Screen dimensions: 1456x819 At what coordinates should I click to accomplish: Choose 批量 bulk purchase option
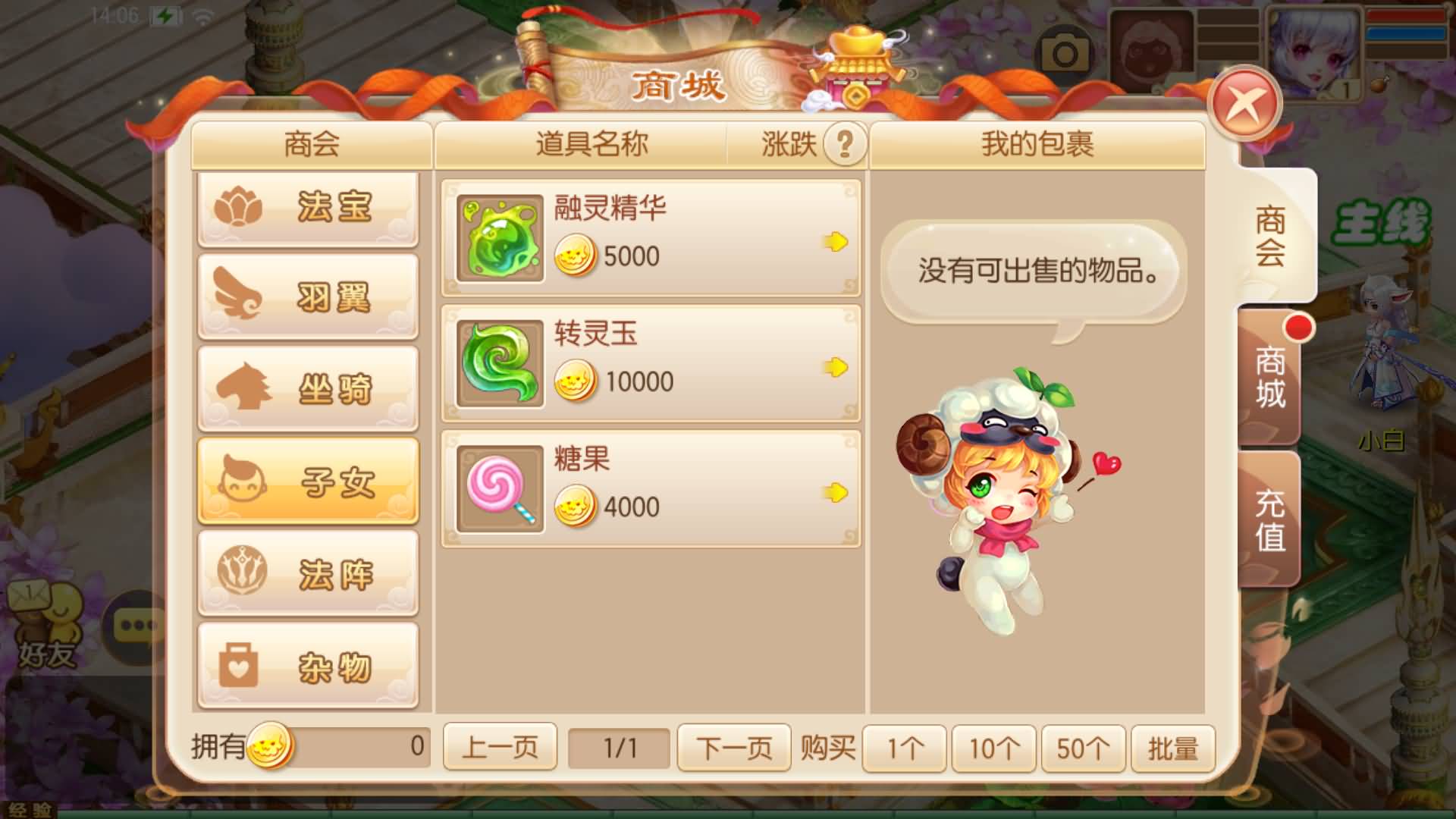point(1172,748)
